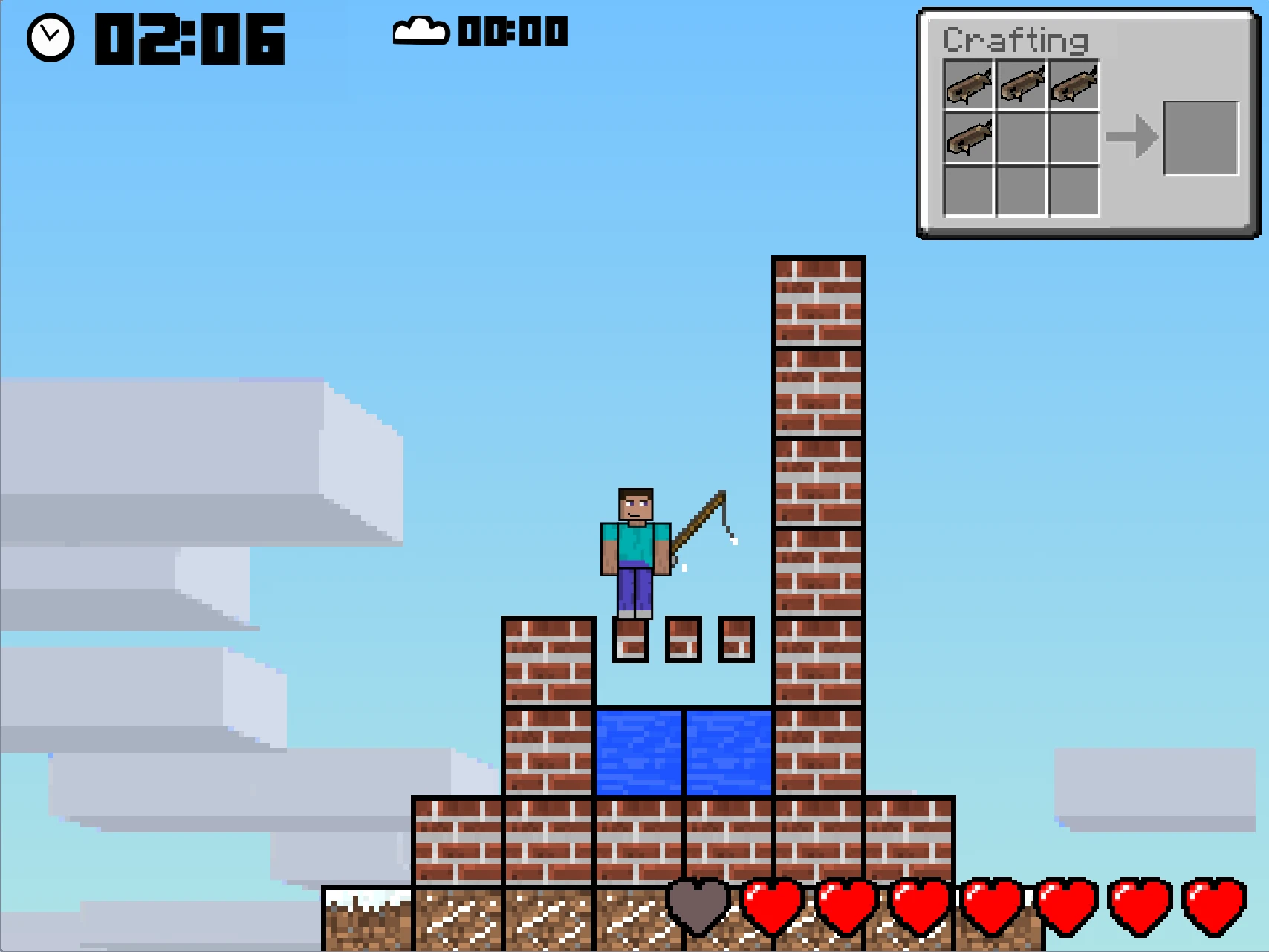Click the crafting output result slot
The height and width of the screenshot is (952, 1269).
click(x=1199, y=137)
